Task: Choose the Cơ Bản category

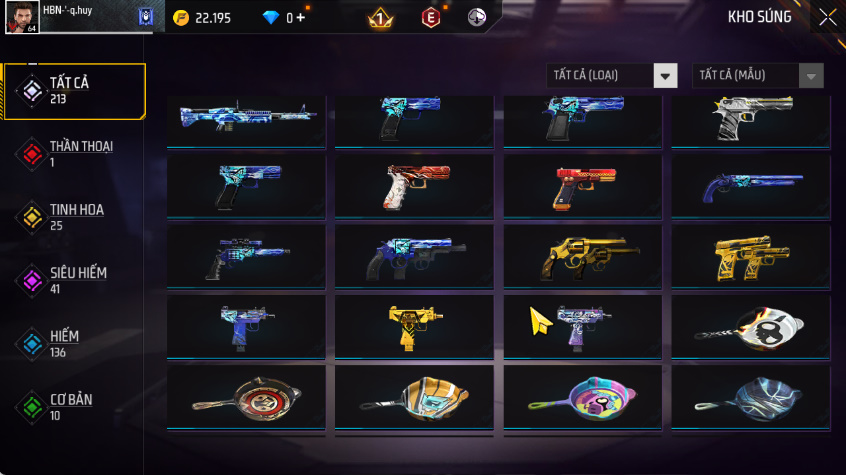Action: coord(74,406)
